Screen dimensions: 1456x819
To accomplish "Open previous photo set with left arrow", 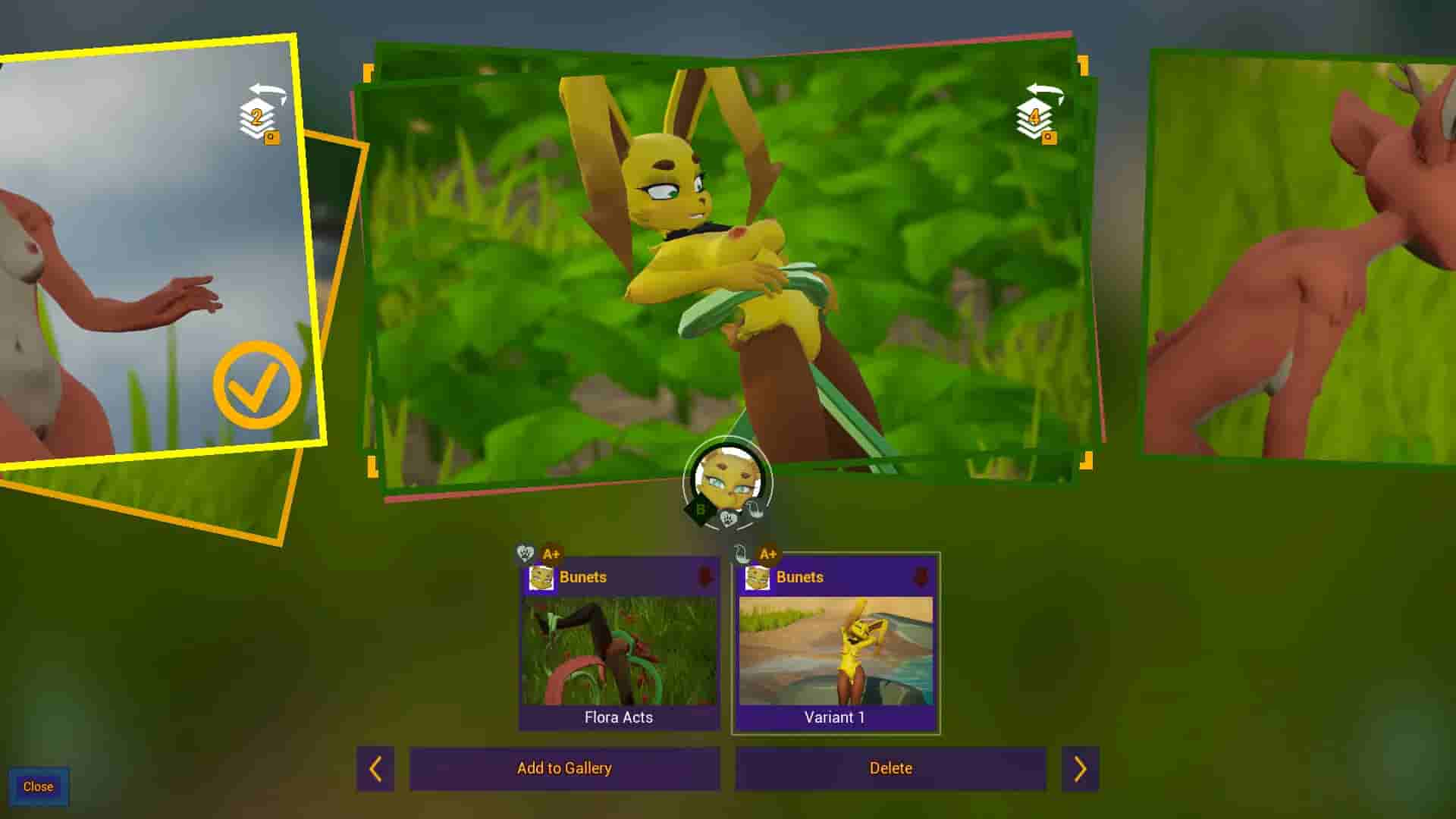I will [376, 768].
